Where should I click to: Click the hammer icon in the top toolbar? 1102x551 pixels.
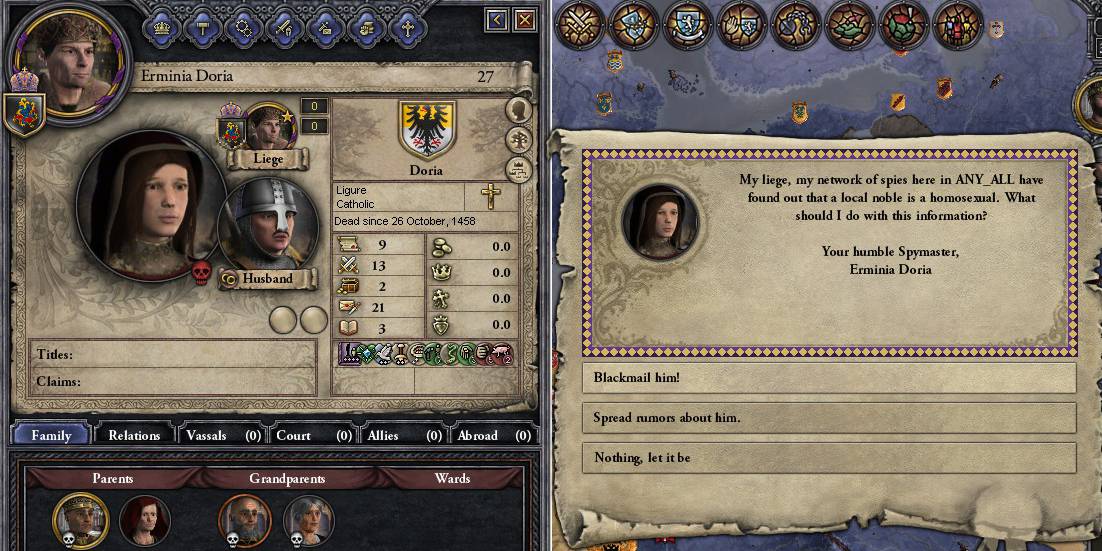[202, 26]
